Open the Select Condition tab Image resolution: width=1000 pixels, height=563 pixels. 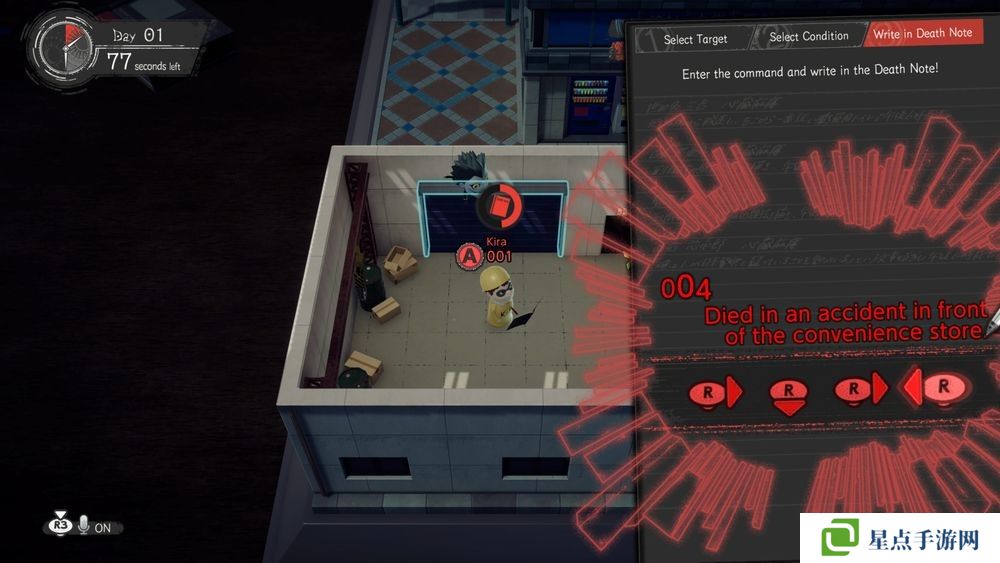(x=809, y=37)
